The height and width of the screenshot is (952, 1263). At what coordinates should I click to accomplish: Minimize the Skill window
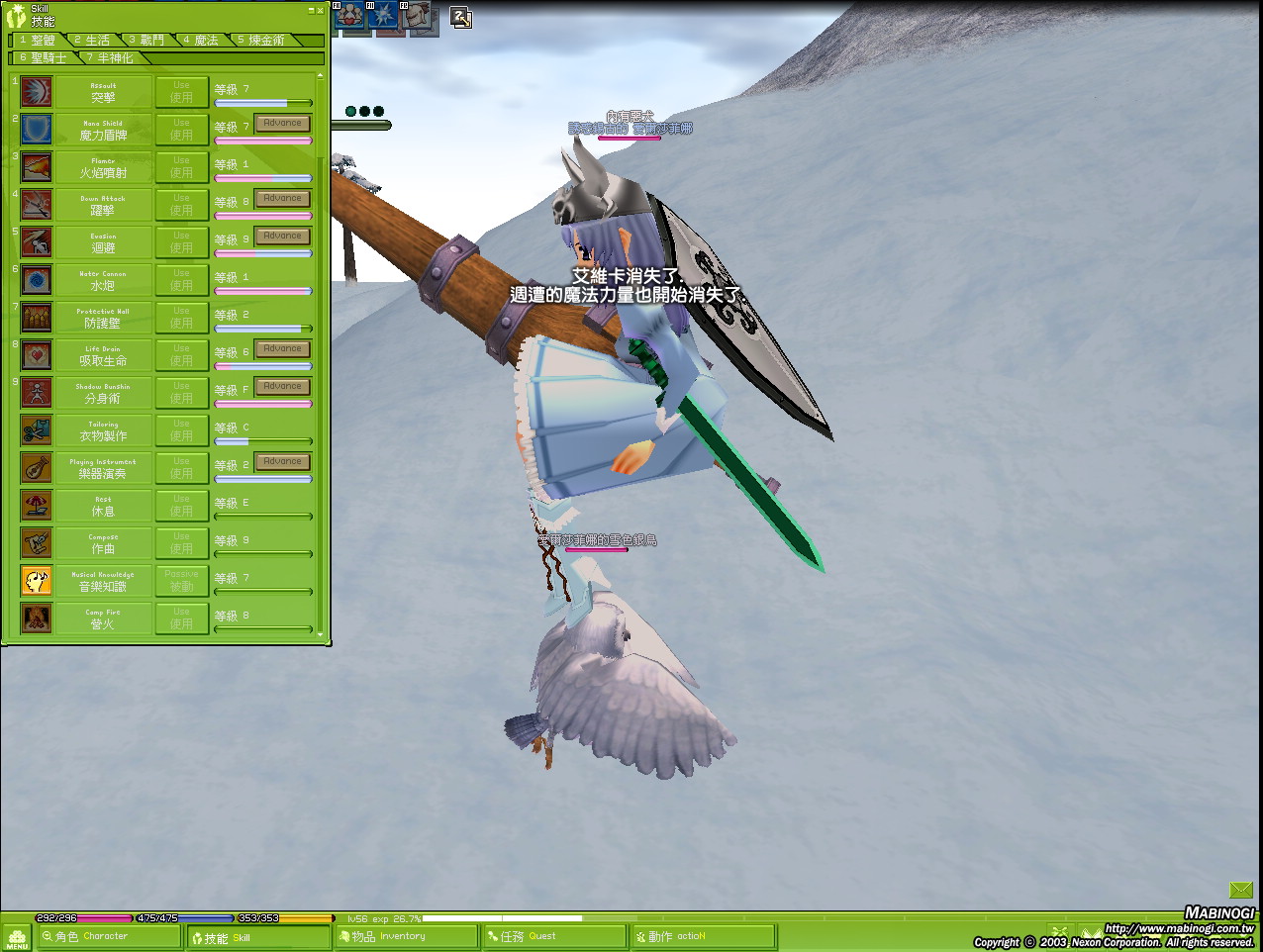point(311,11)
